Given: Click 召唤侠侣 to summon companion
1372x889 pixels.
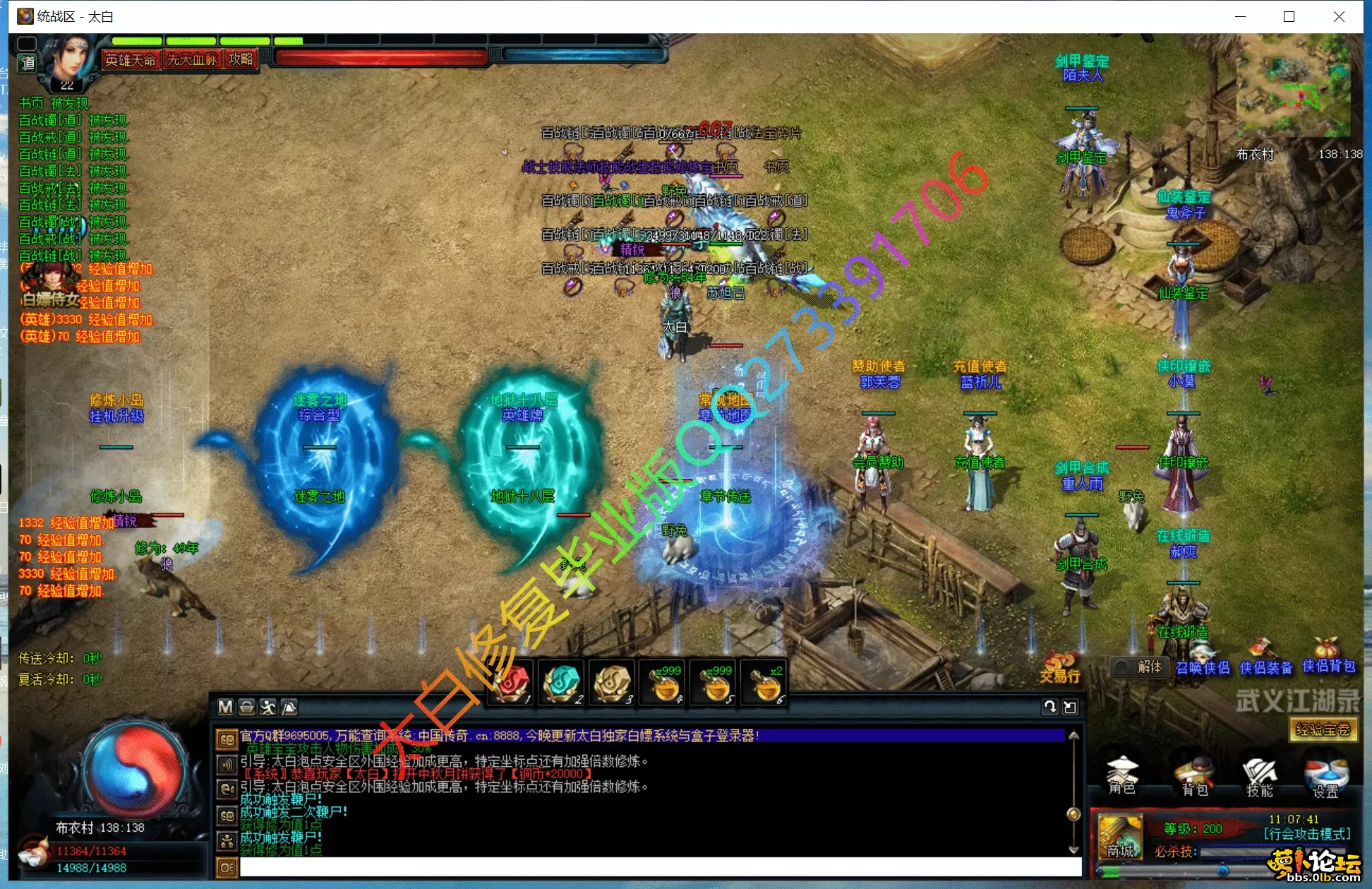Looking at the screenshot, I should [x=1203, y=667].
